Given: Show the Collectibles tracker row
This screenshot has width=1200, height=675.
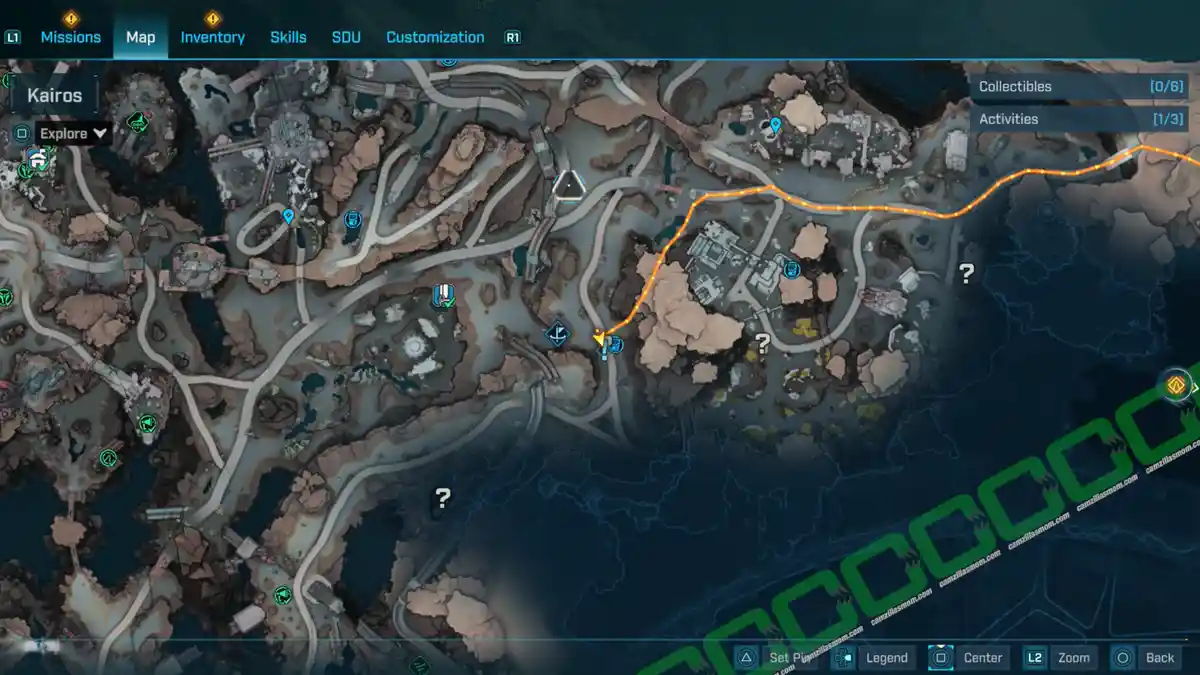Looking at the screenshot, I should [1080, 87].
